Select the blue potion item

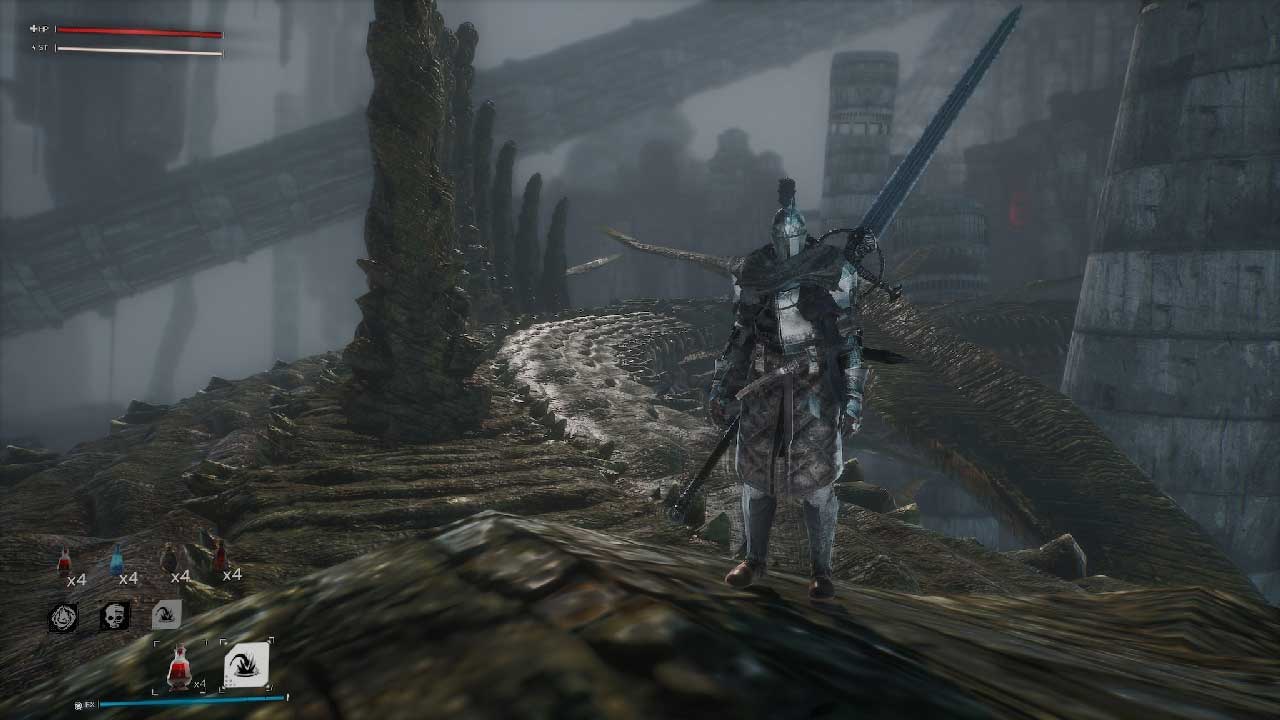pyautogui.click(x=117, y=560)
